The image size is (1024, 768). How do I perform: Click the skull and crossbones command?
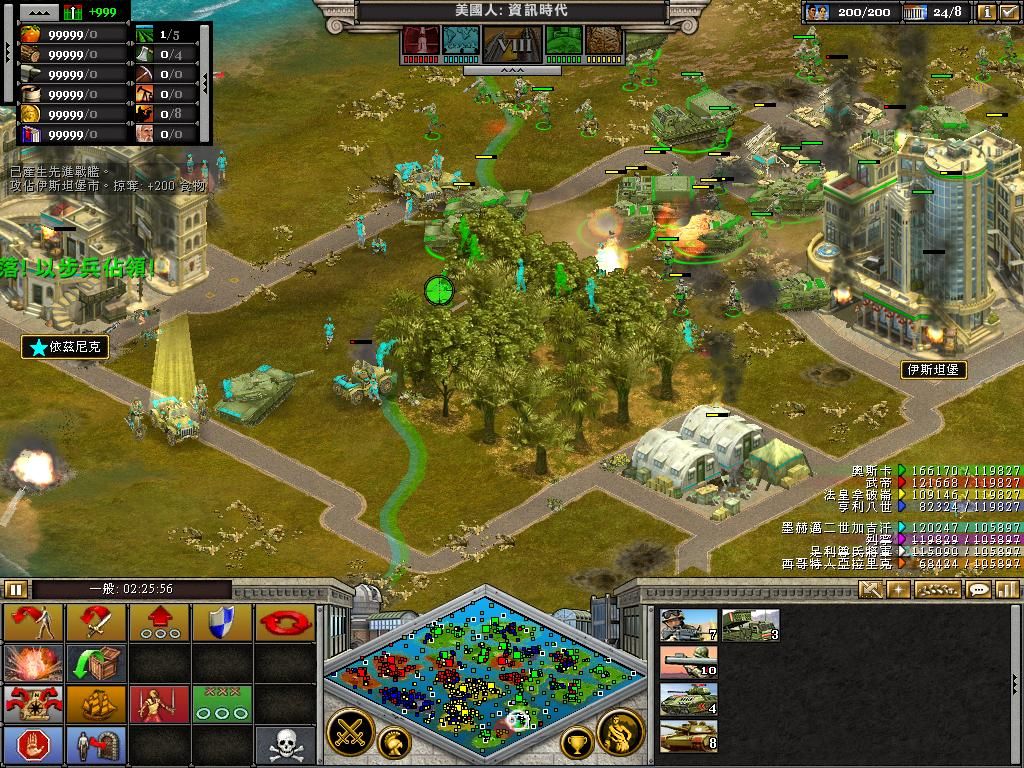pos(285,745)
